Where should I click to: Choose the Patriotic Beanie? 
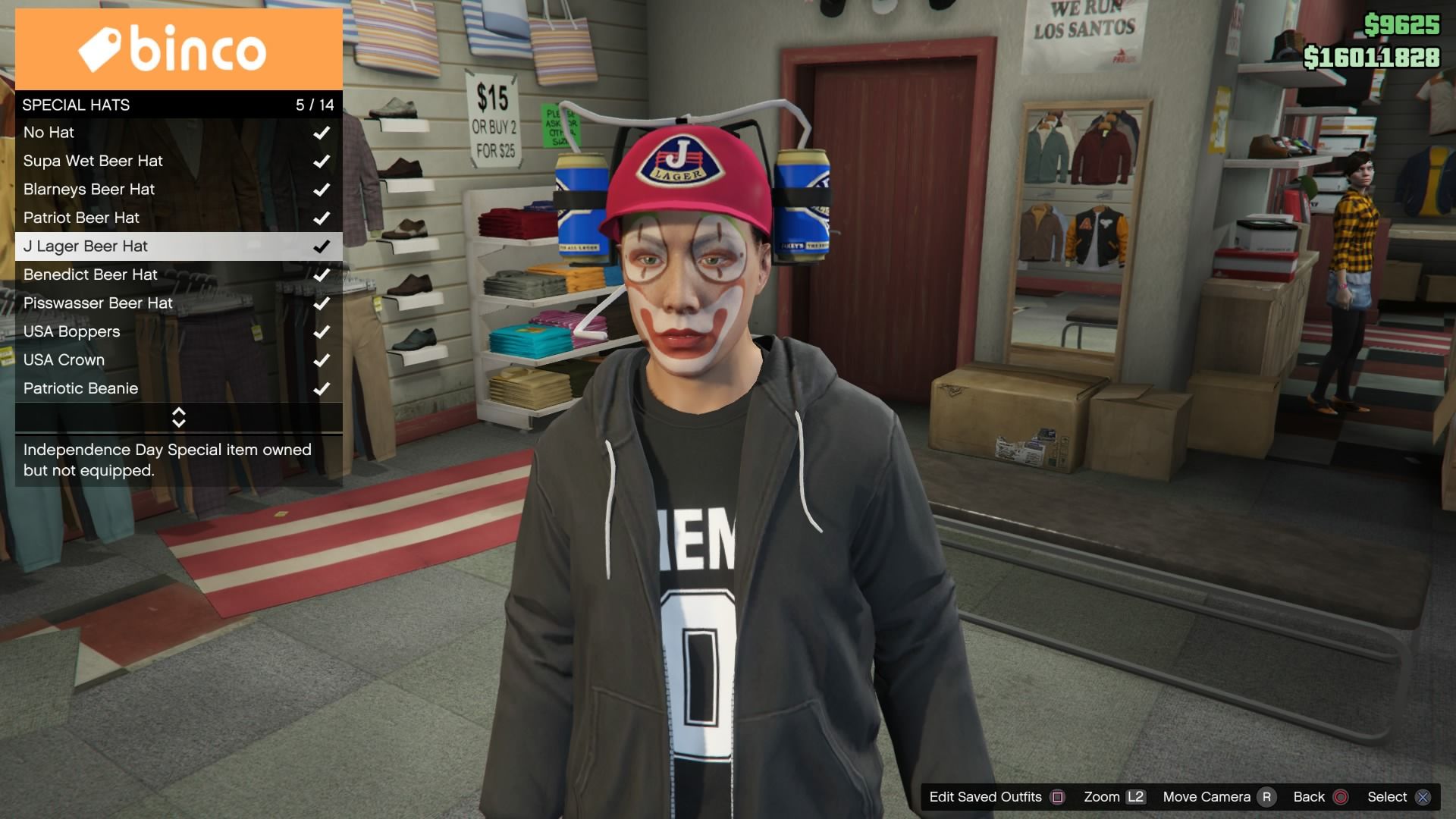click(x=178, y=388)
